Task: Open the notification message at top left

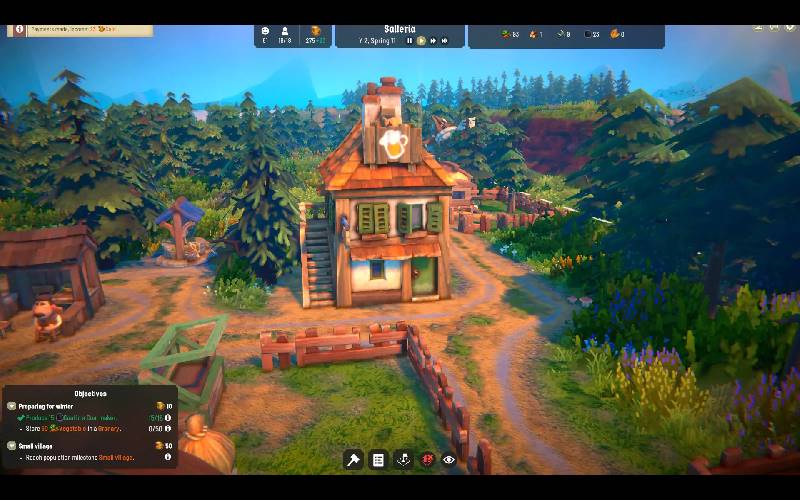Action: click(x=80, y=30)
